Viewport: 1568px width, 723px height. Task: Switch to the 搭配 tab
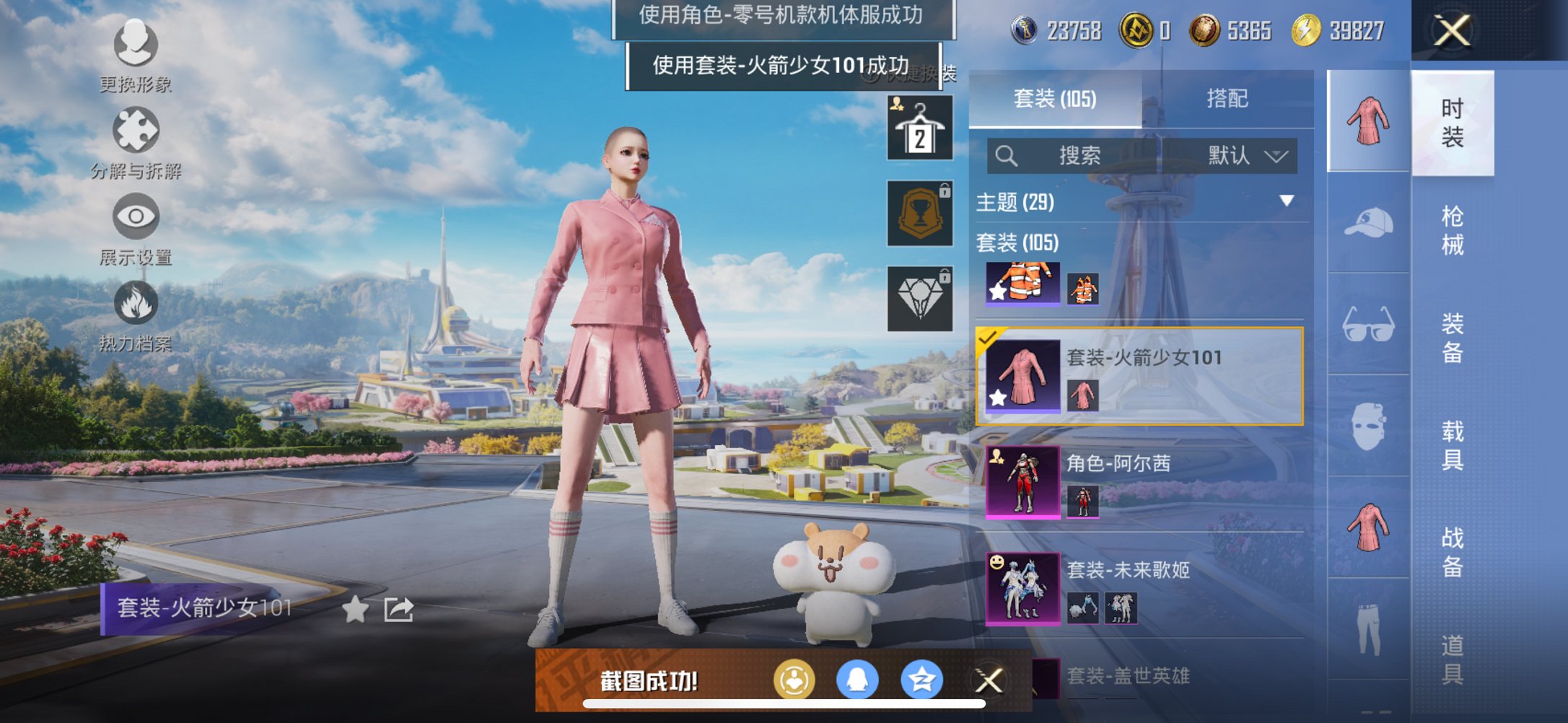(x=1228, y=97)
